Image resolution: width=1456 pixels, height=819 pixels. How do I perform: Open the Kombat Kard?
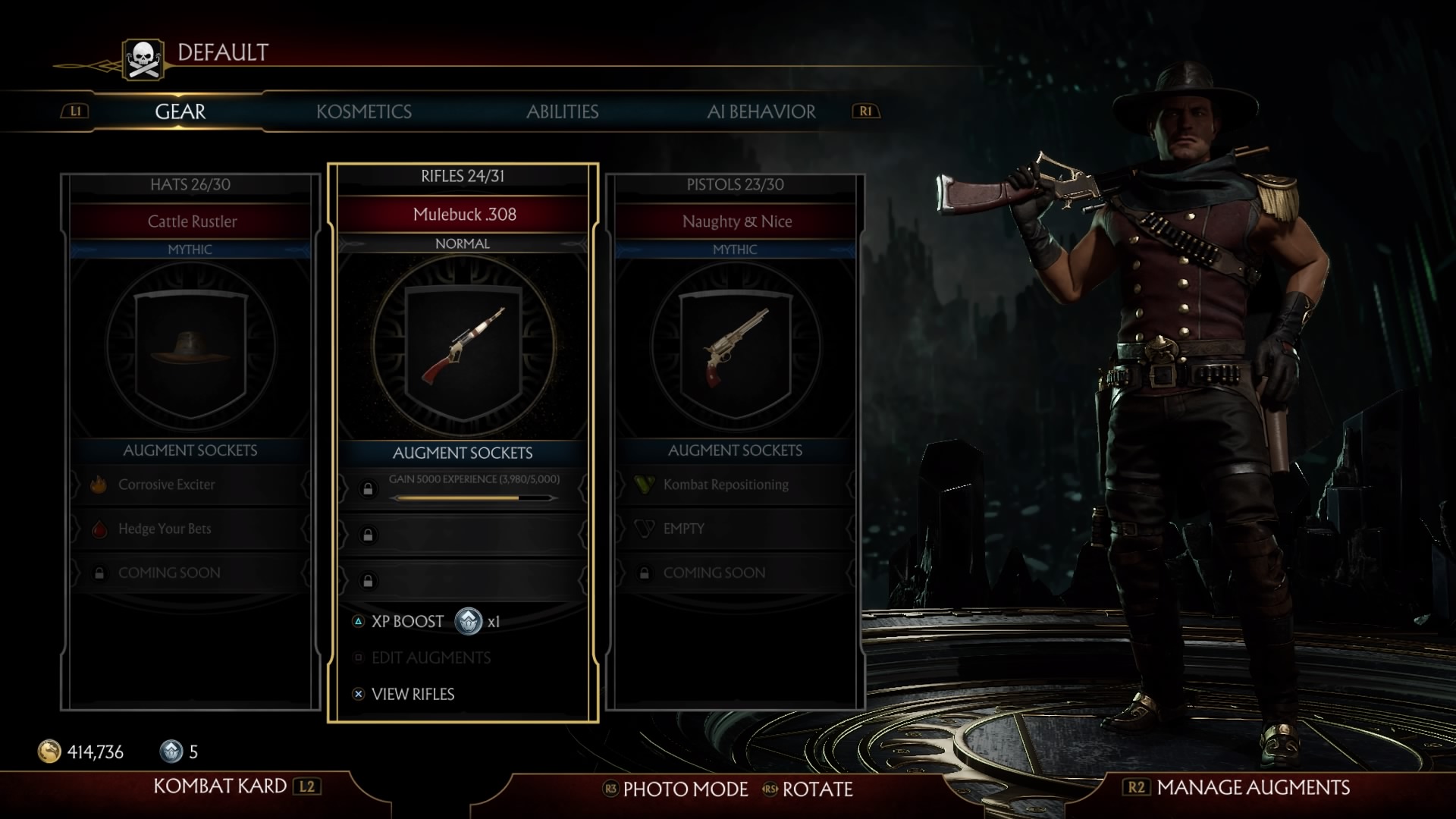[x=220, y=786]
